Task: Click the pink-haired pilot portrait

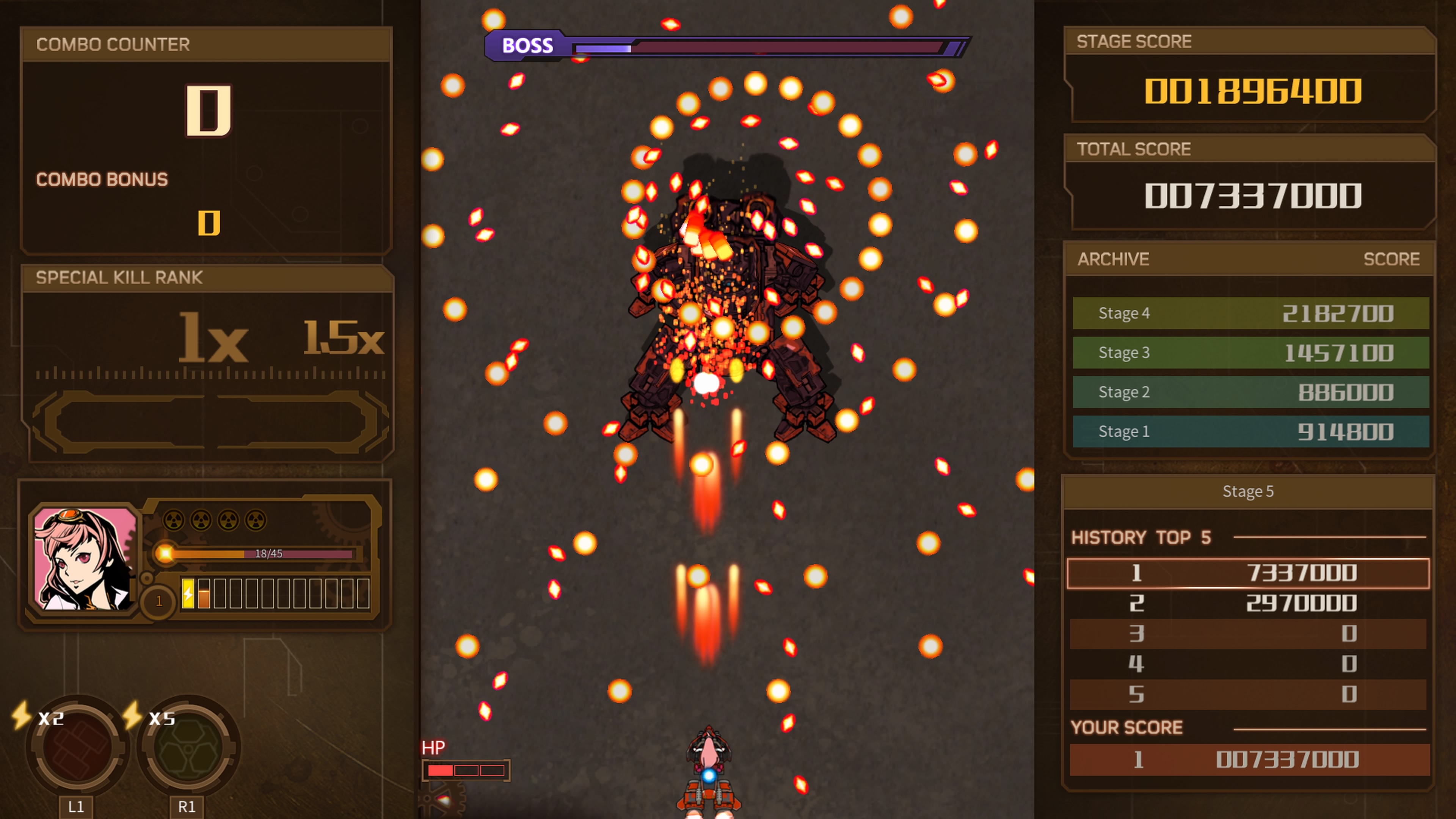Action: [85, 559]
